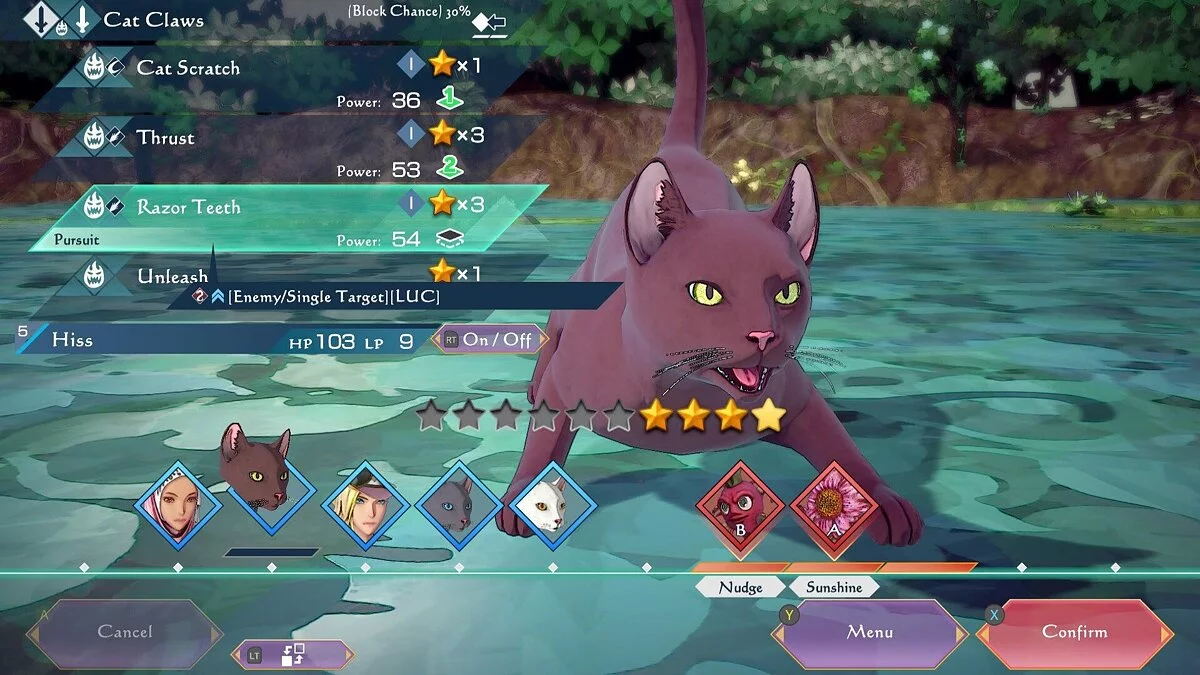This screenshot has height=675, width=1200.
Task: Select the Unleash skill
Action: click(x=172, y=275)
